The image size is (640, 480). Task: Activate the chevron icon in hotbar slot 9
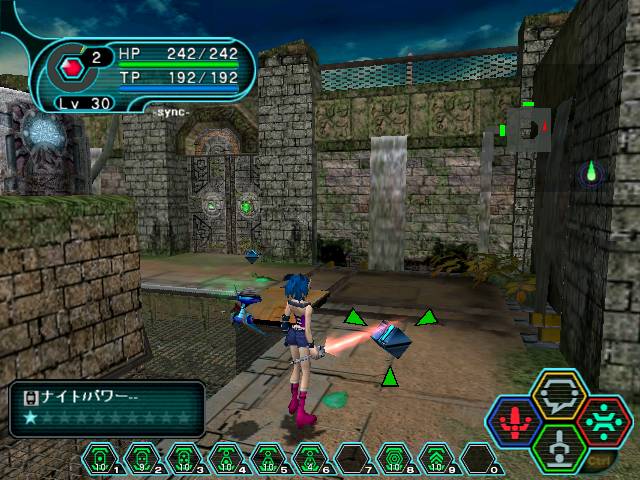tap(436, 459)
